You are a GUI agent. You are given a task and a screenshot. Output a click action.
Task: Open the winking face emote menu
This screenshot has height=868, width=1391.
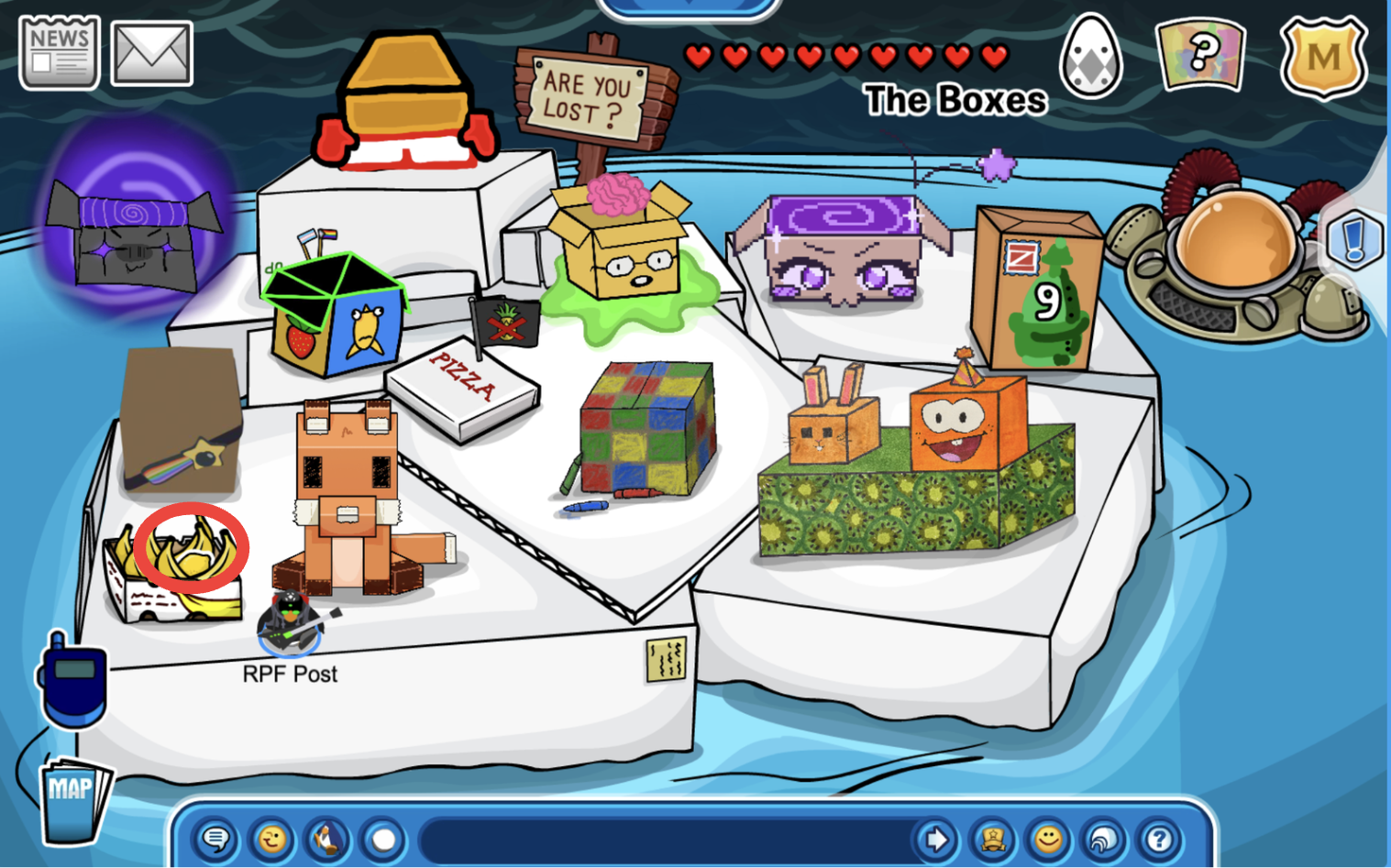click(271, 839)
